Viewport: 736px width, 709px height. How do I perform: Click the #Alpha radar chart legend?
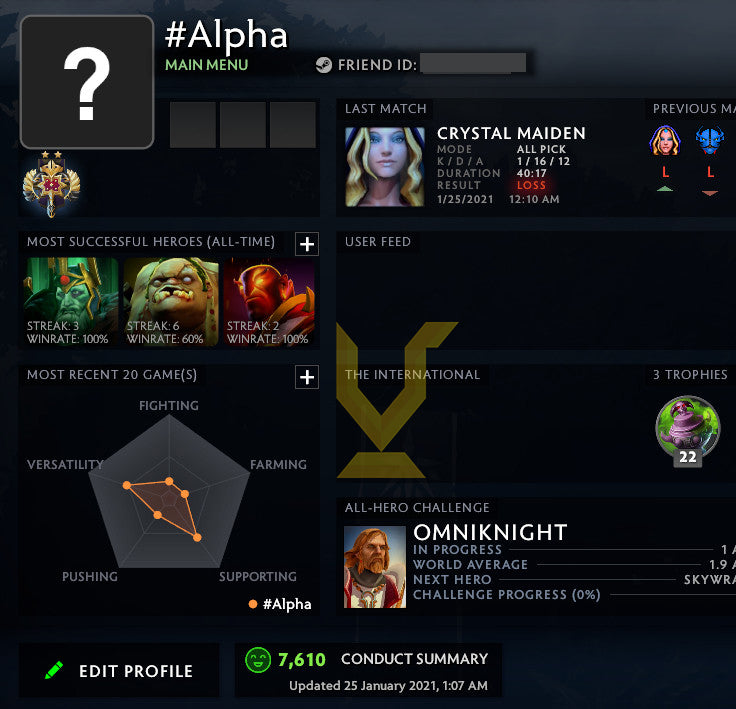[x=280, y=603]
